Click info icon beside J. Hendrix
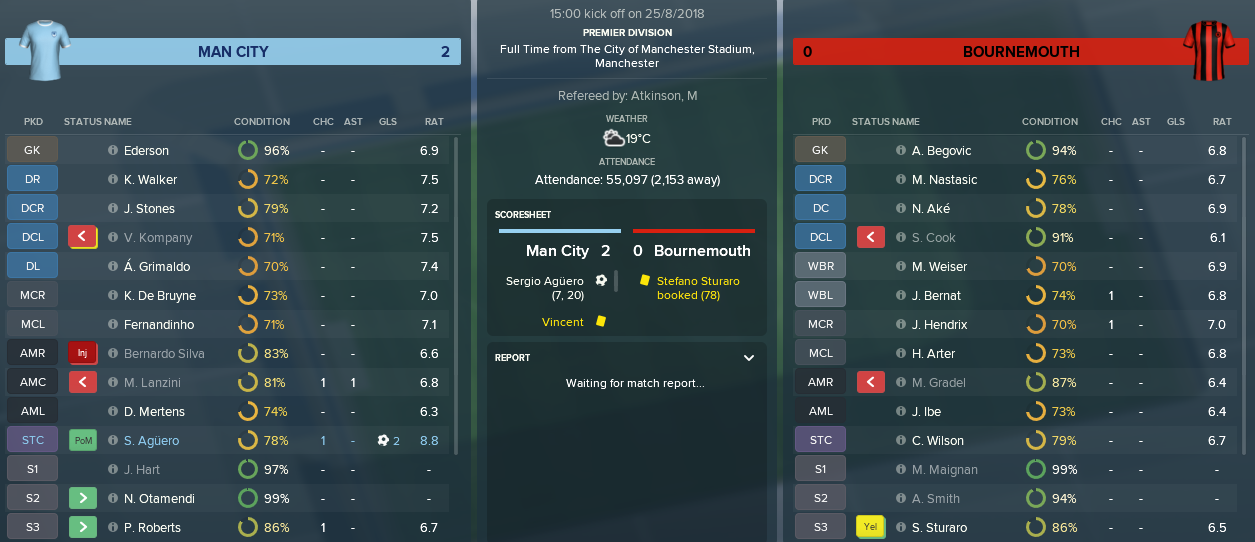This screenshot has height=542, width=1255. pyautogui.click(x=901, y=325)
